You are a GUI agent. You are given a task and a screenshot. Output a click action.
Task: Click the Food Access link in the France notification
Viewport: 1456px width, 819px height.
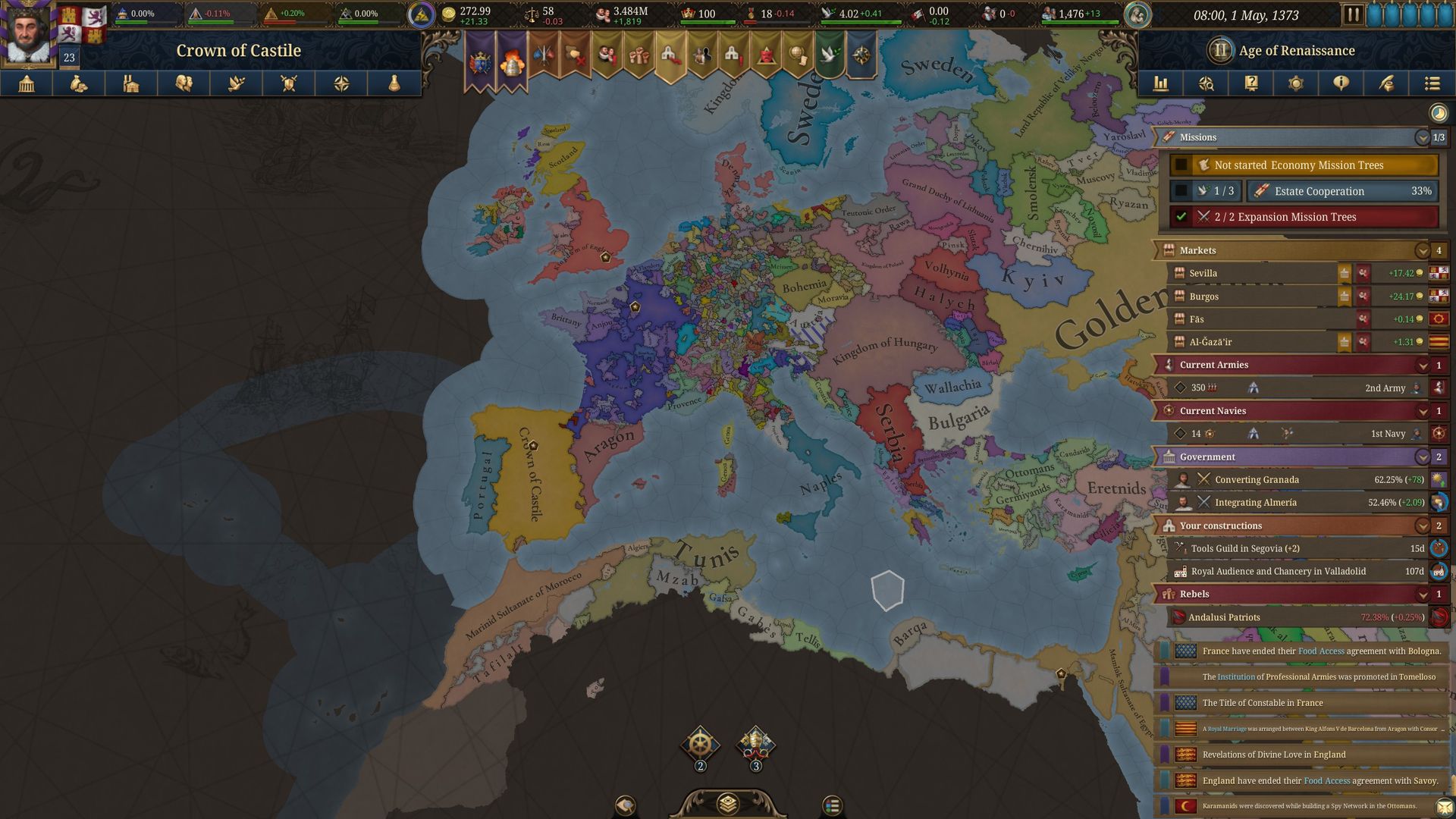(1320, 651)
